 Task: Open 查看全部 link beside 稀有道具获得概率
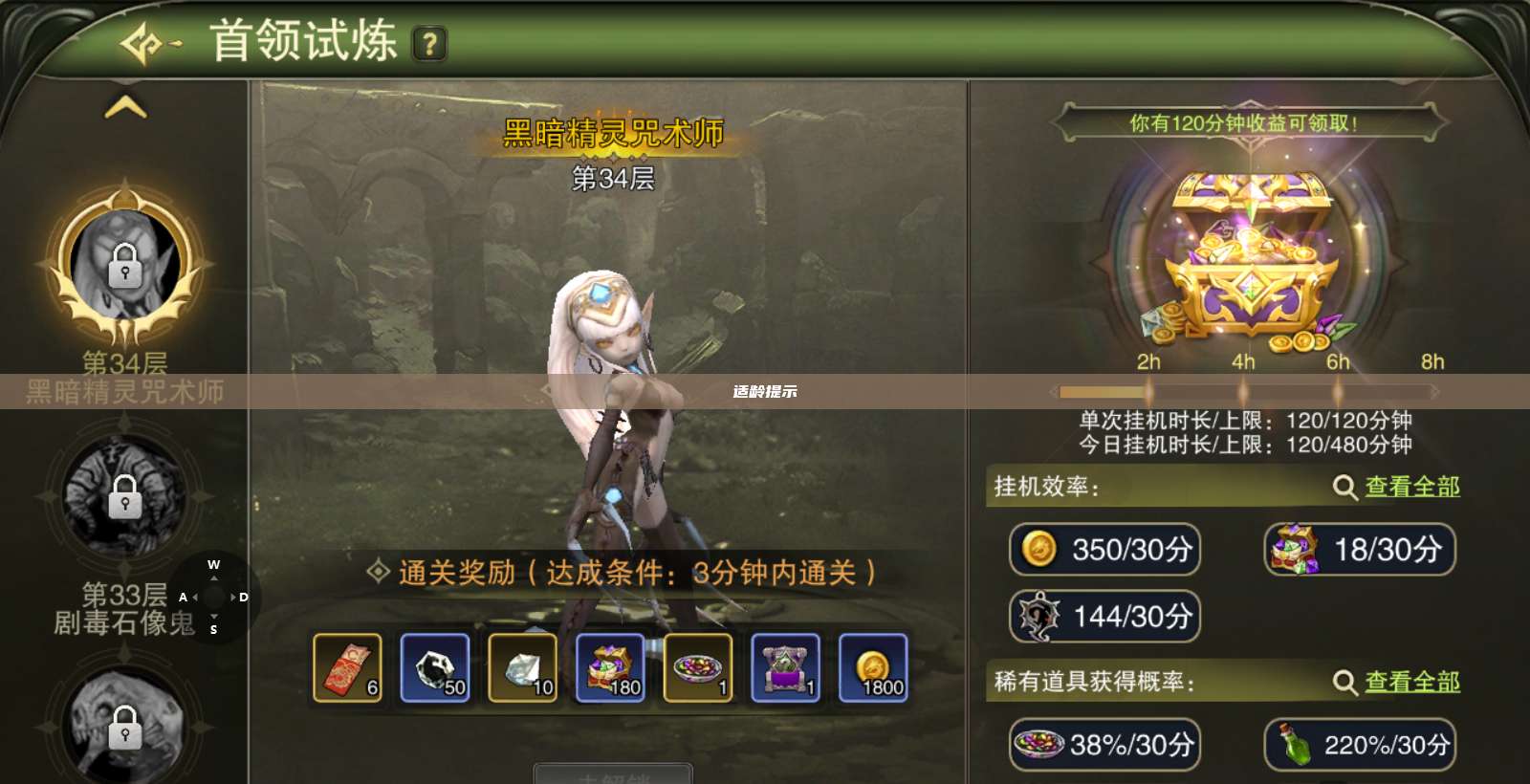tap(1411, 684)
